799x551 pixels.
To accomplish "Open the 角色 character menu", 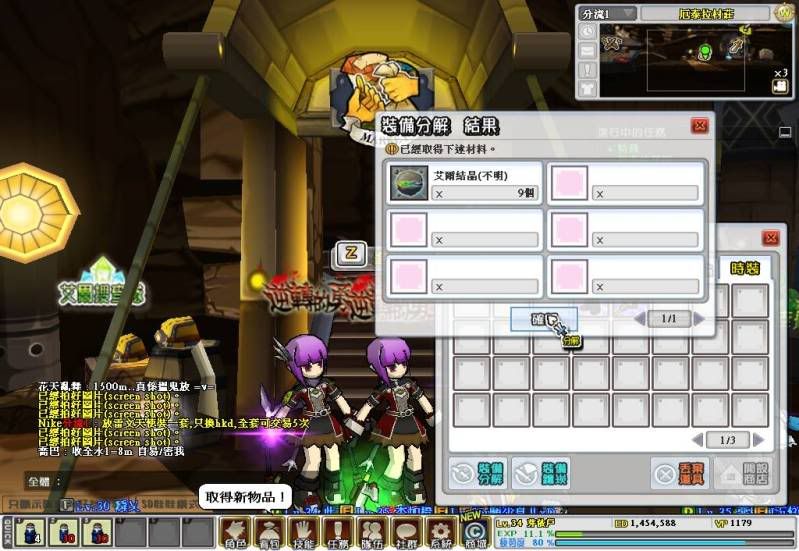I will [x=236, y=531].
